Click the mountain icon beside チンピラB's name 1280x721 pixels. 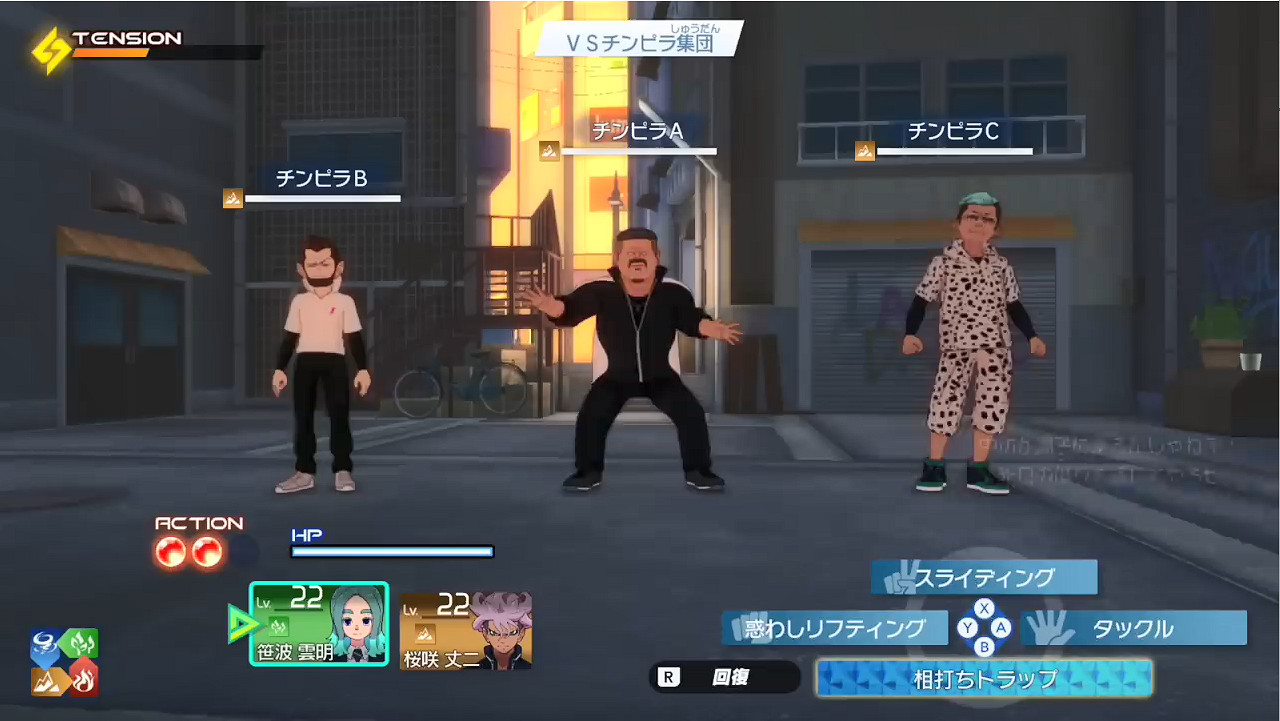pos(232,199)
